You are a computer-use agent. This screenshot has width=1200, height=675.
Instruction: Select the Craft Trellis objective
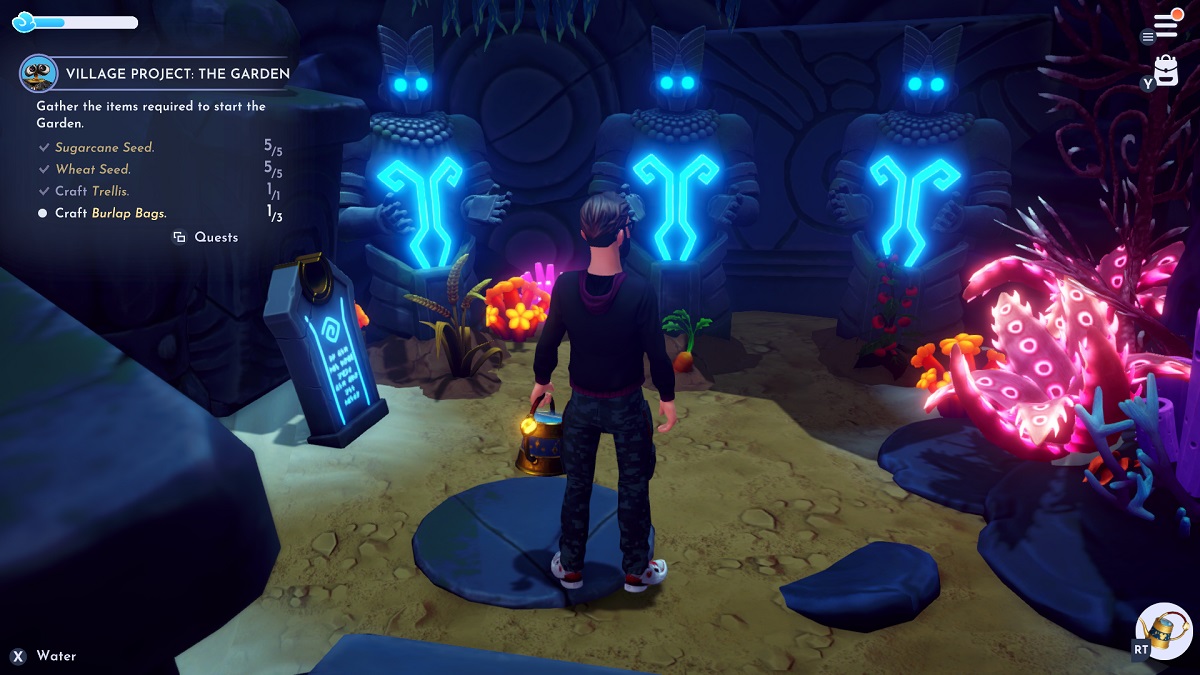92,191
